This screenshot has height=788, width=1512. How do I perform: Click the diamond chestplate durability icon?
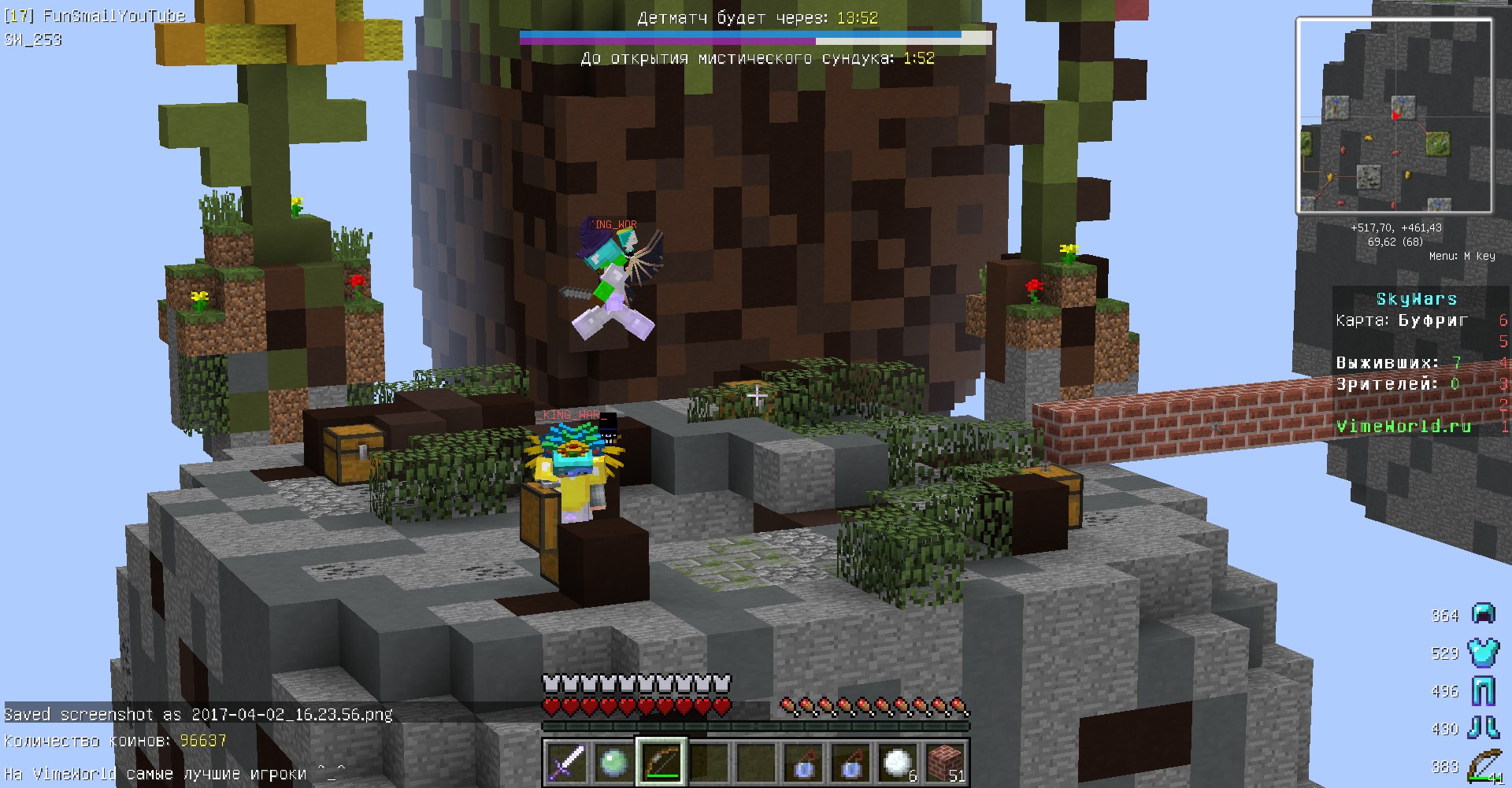pyautogui.click(x=1484, y=652)
